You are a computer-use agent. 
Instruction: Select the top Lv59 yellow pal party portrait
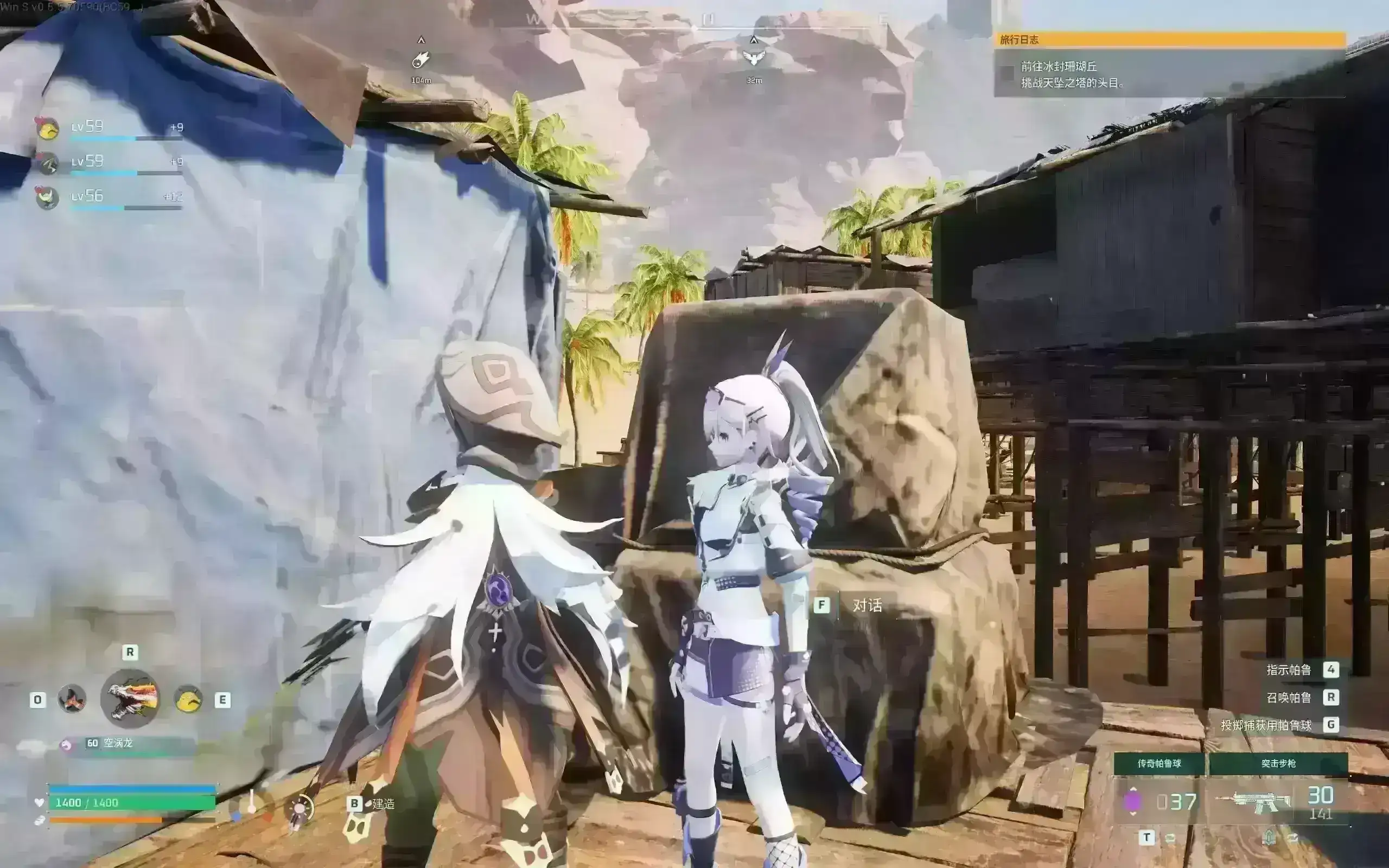[48, 129]
